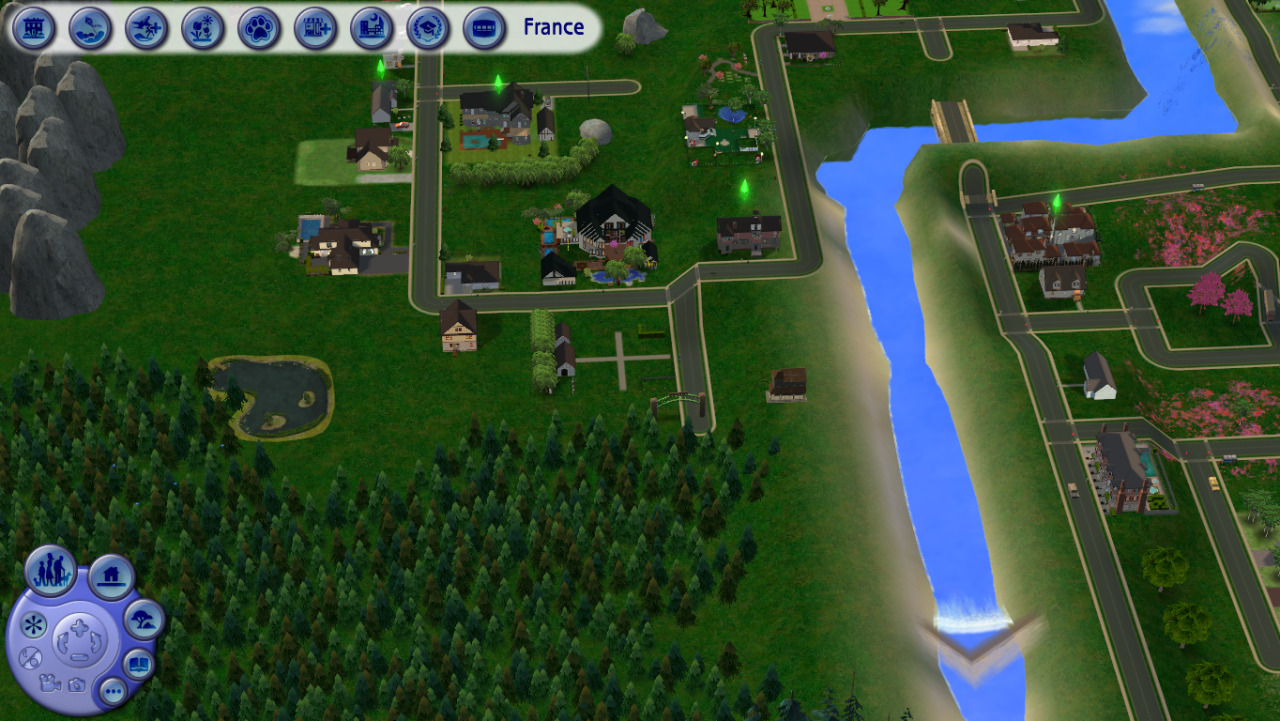
Task: Open the Families button with people silhouettes
Action: 50,571
